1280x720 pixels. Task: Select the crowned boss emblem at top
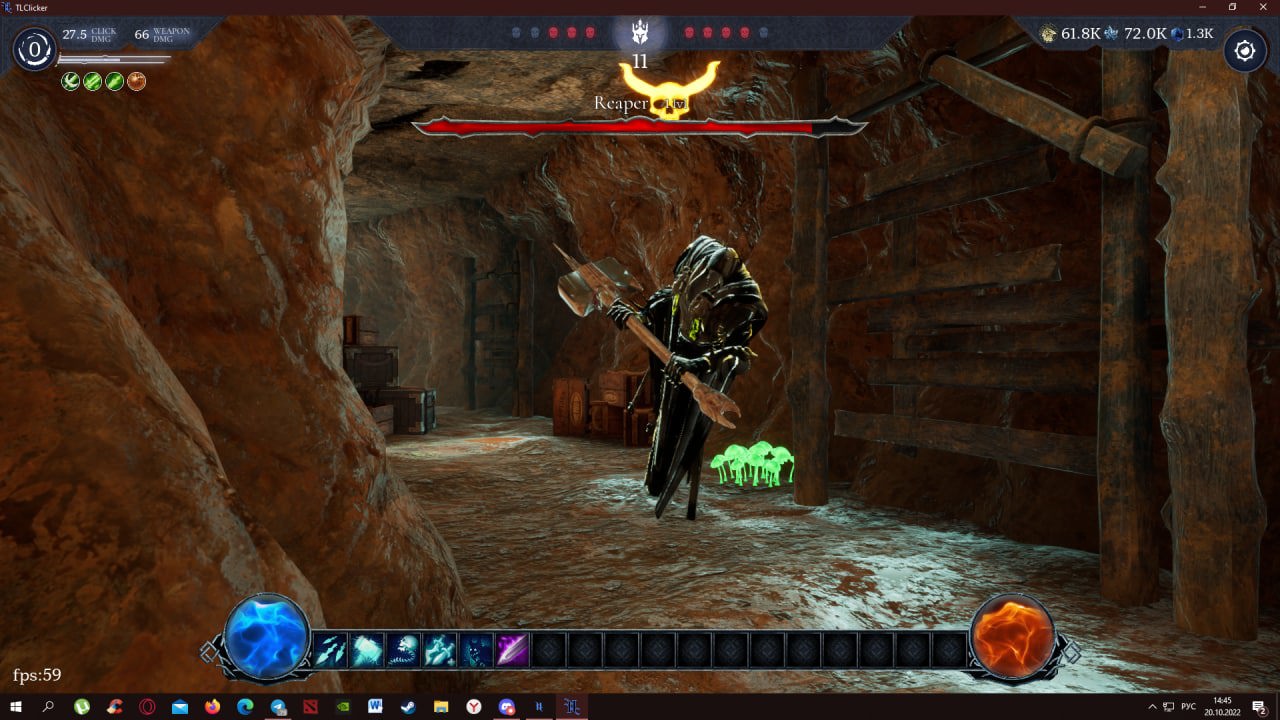coord(640,34)
